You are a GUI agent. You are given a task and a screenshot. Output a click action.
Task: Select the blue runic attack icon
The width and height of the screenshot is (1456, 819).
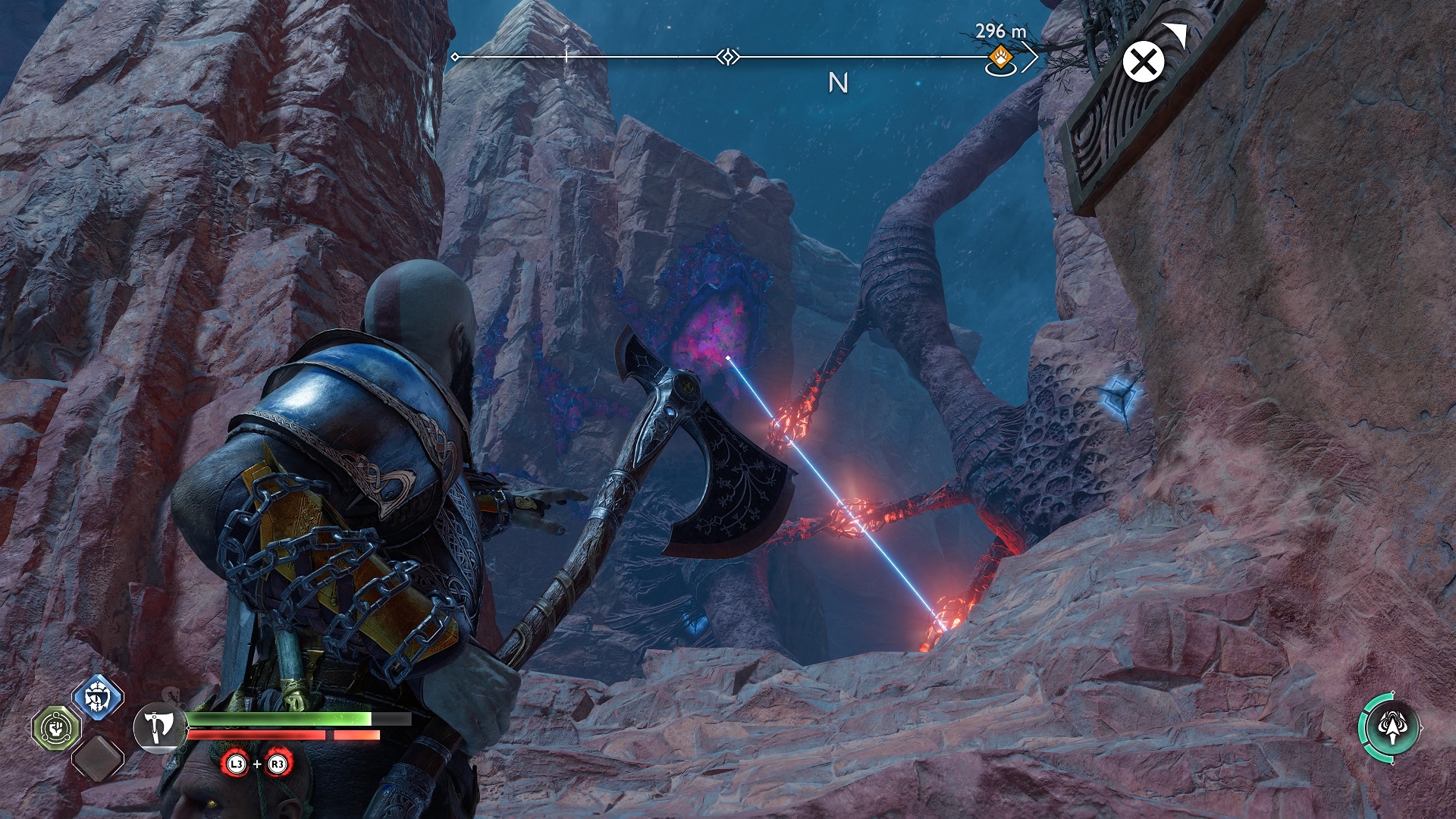coord(99,694)
